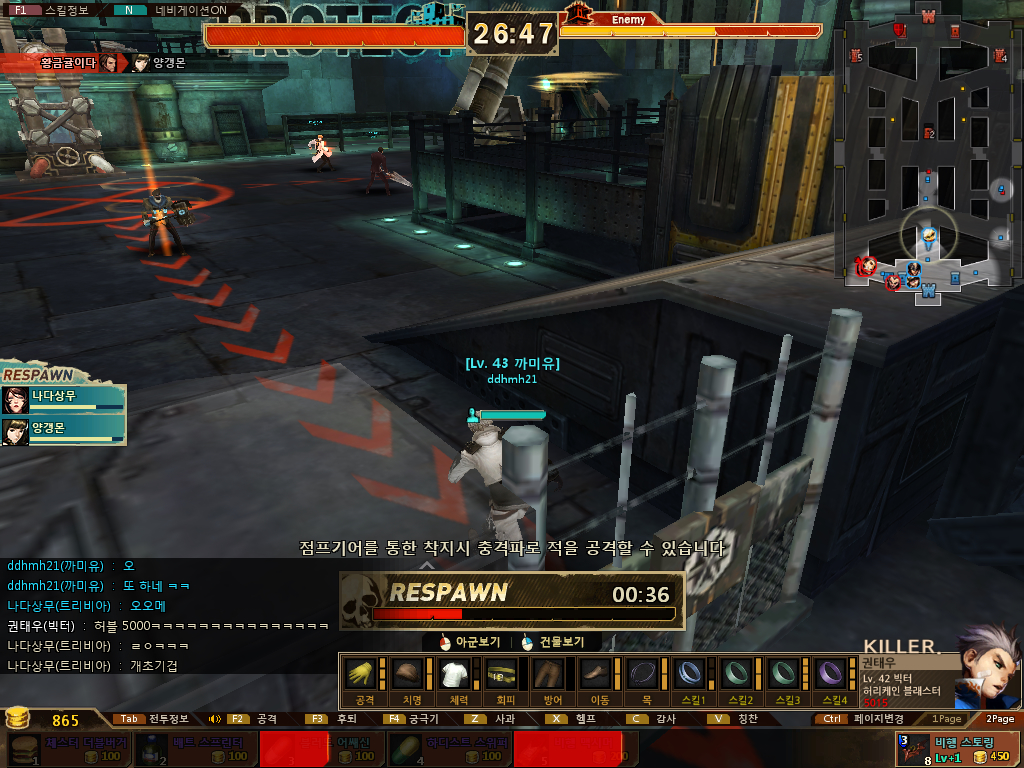The image size is (1024, 768).
Task: Click the minimap
Action: coord(927,158)
